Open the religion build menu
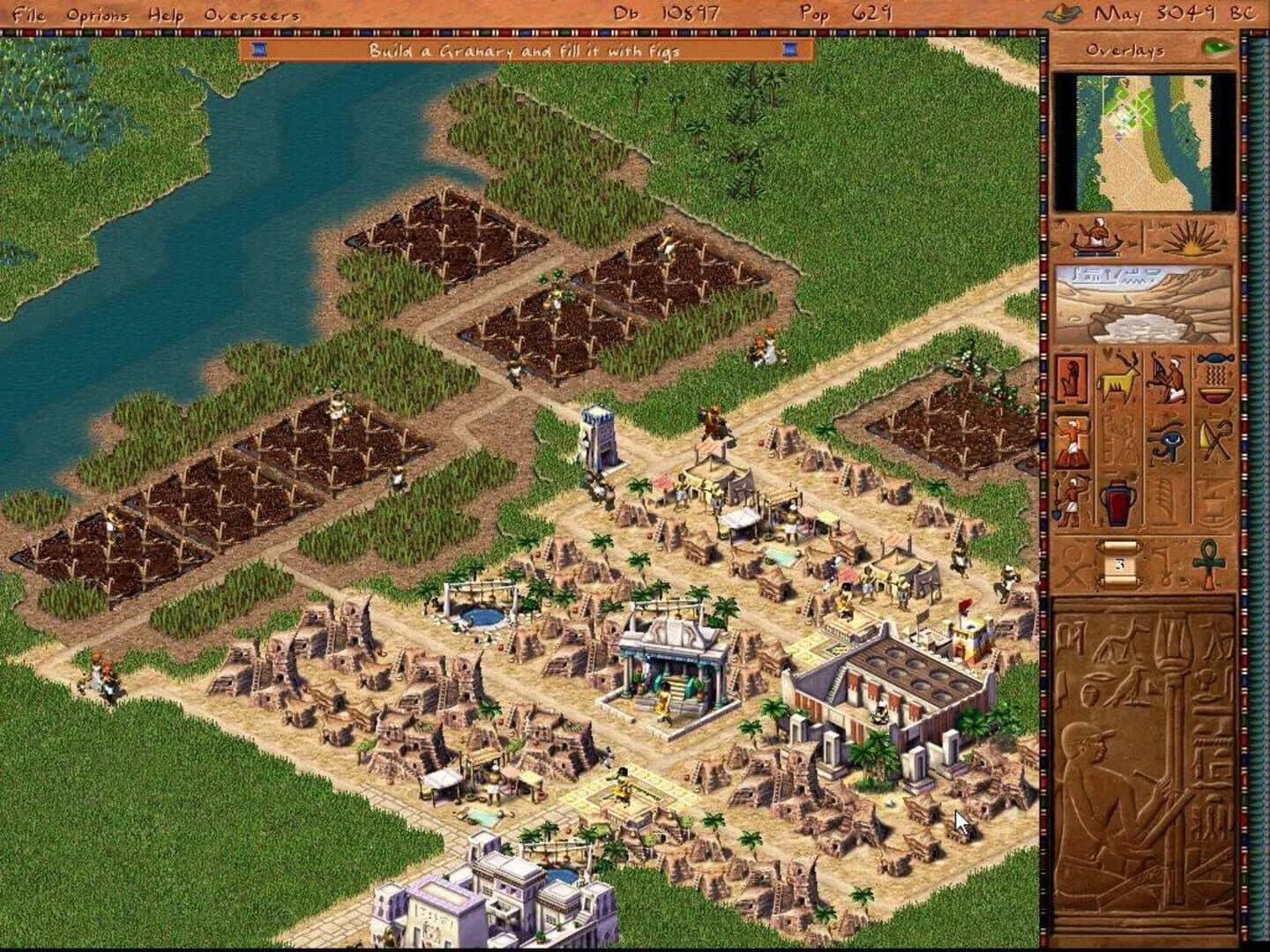The height and width of the screenshot is (952, 1270). click(1071, 439)
